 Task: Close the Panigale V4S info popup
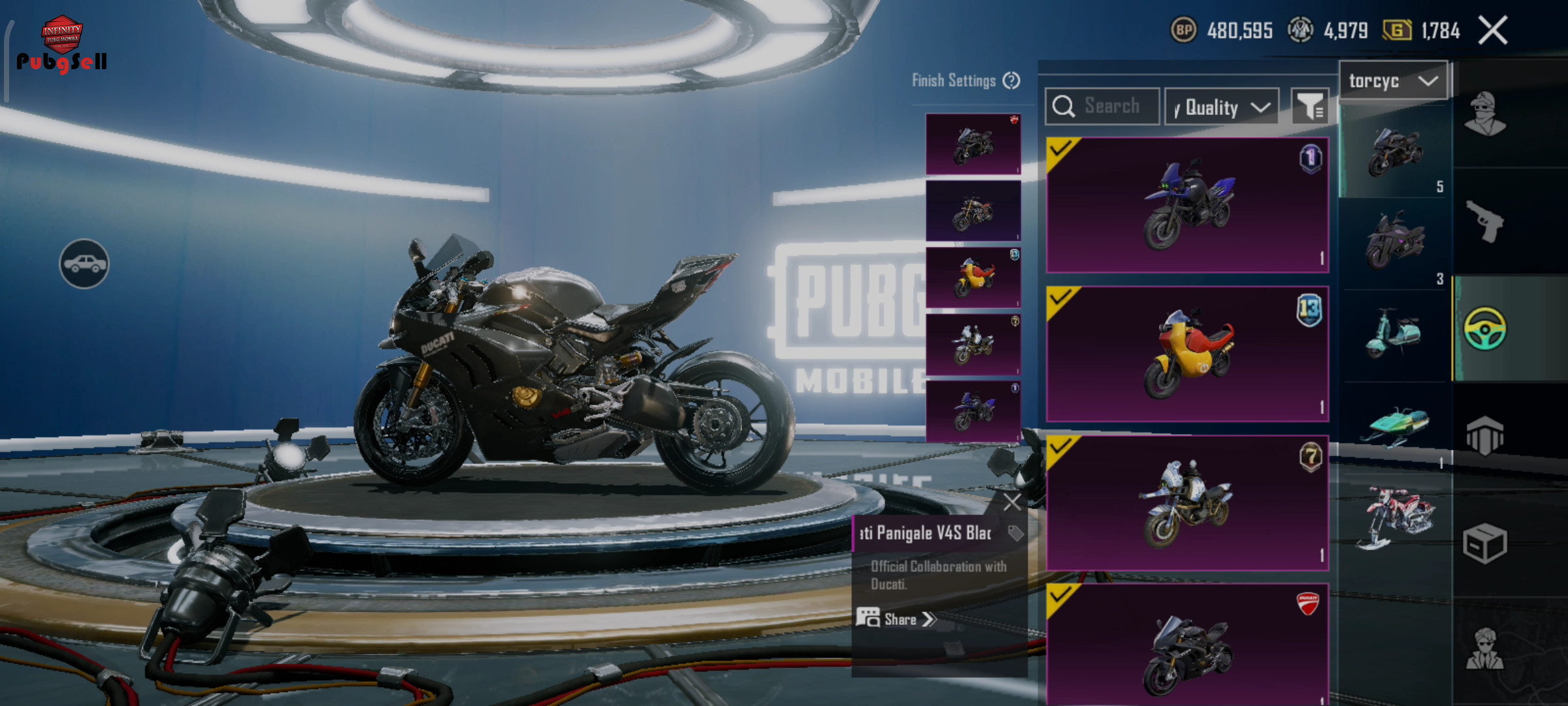[x=1012, y=502]
